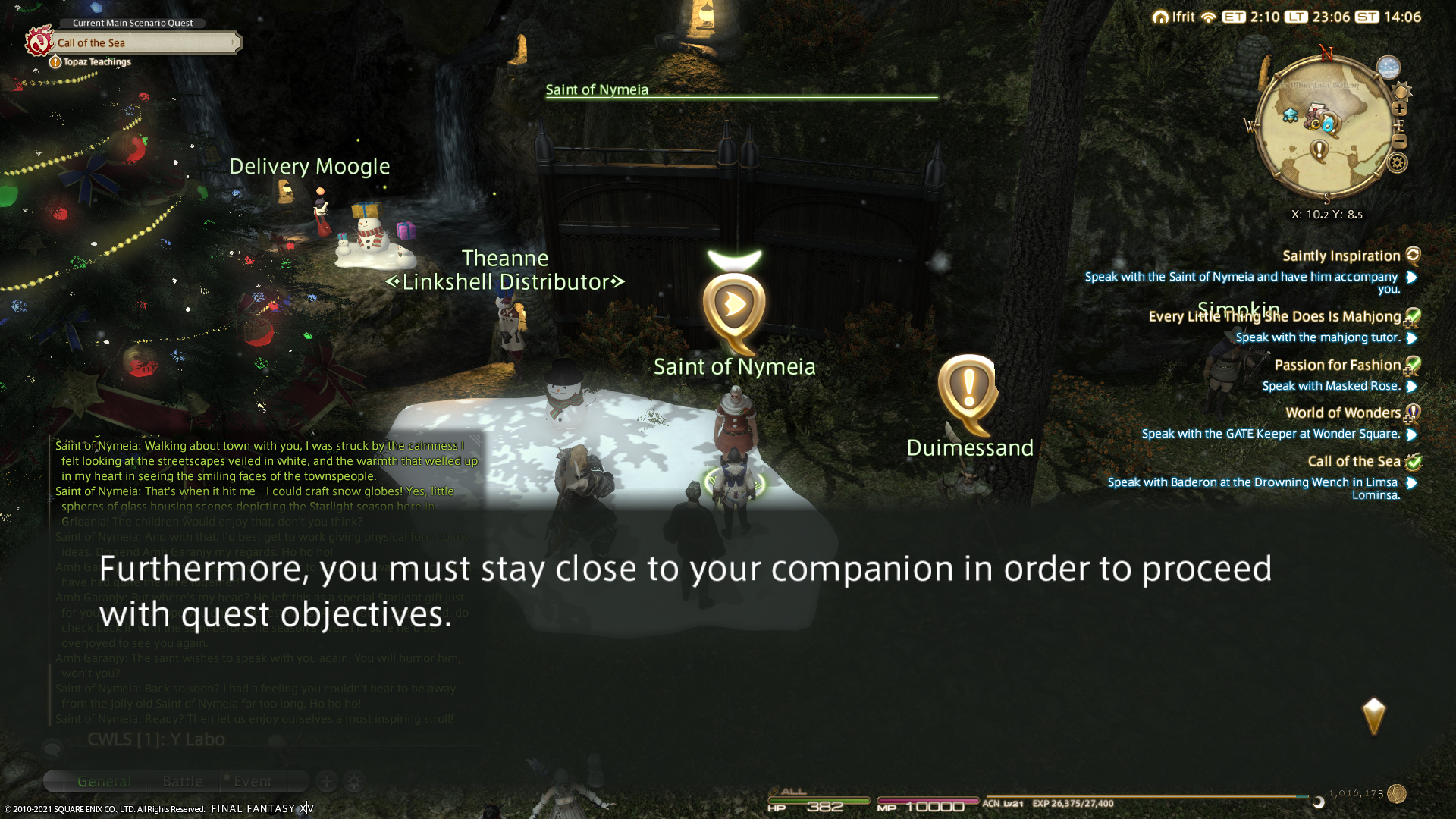1456x819 pixels.
Task: Select Call of the Sea in duty list
Action: coord(1354,462)
